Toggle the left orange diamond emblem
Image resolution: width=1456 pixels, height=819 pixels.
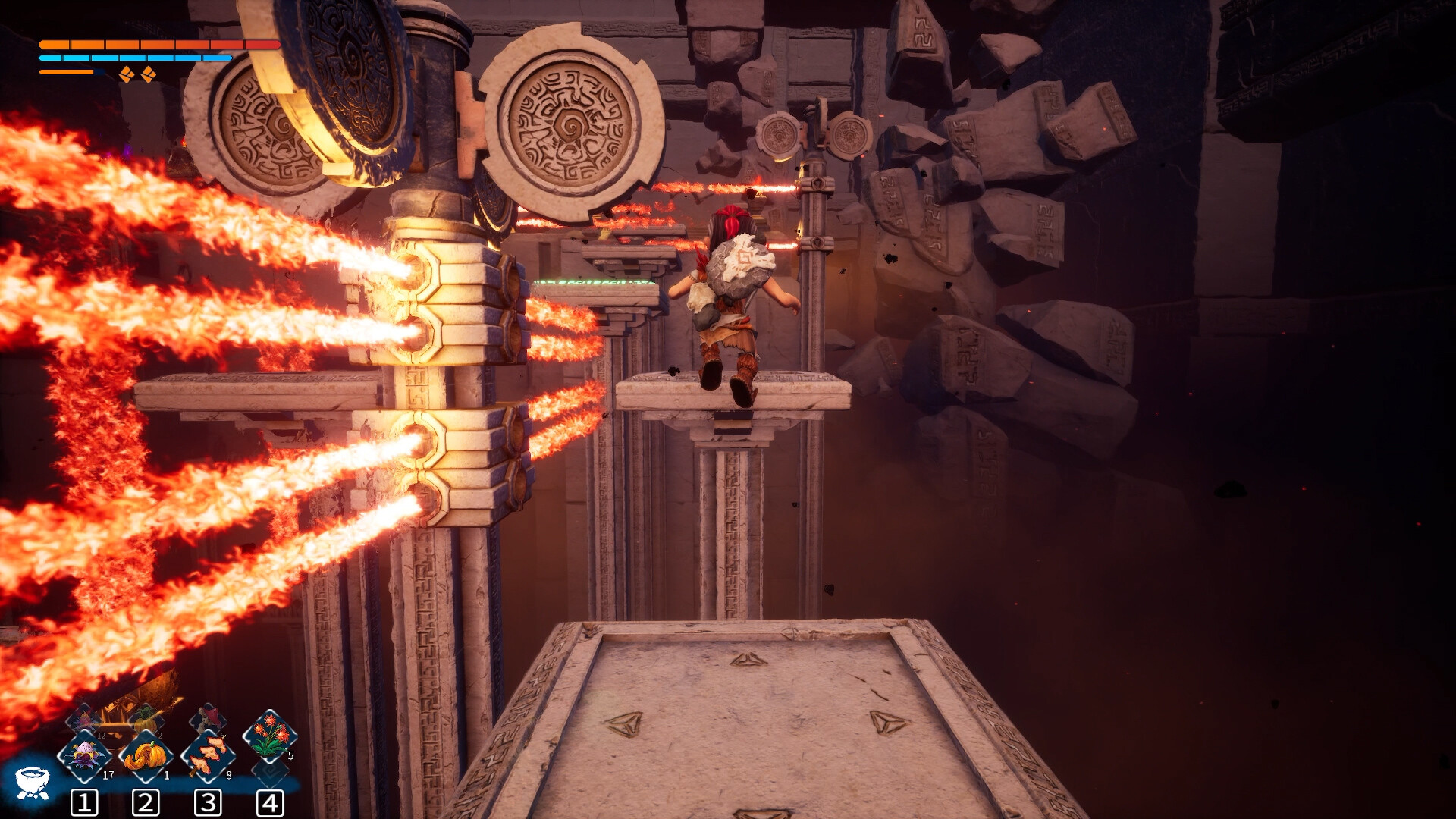click(127, 74)
